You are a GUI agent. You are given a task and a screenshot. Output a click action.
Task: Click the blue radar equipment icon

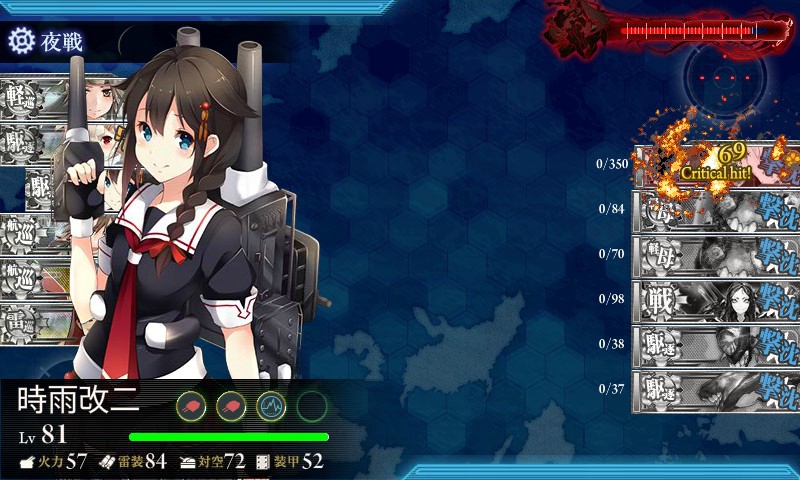[272, 405]
